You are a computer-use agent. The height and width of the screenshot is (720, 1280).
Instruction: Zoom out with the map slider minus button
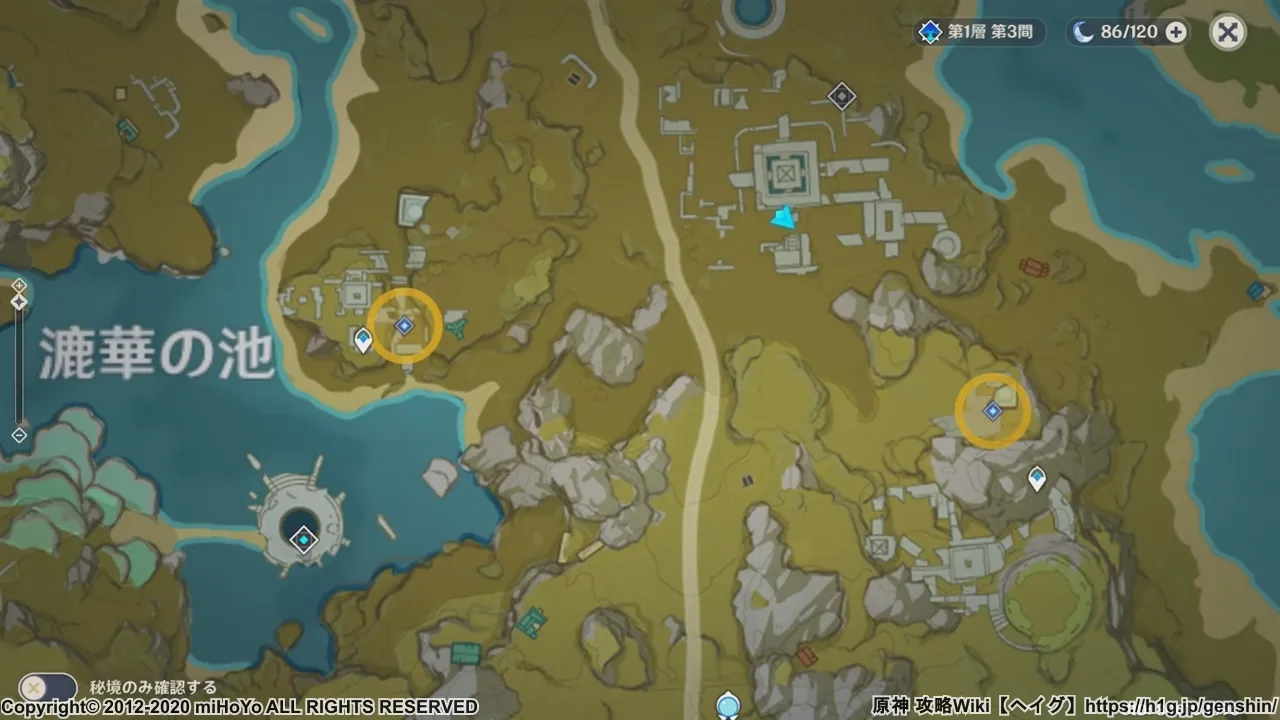coord(19,435)
